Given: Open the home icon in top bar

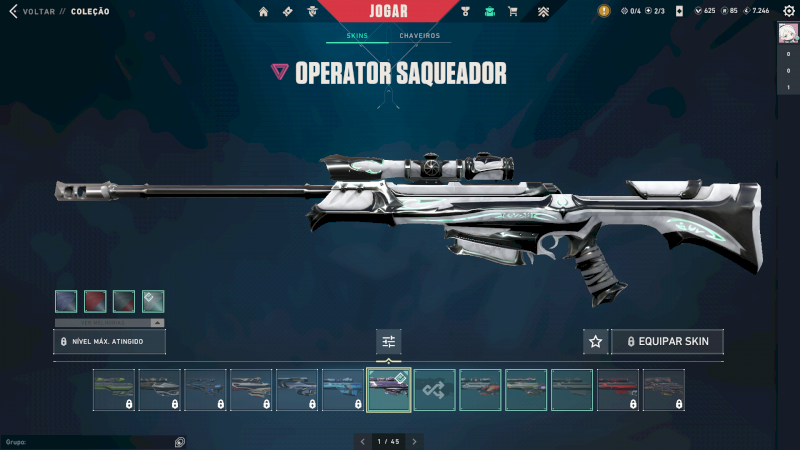Looking at the screenshot, I should point(264,11).
